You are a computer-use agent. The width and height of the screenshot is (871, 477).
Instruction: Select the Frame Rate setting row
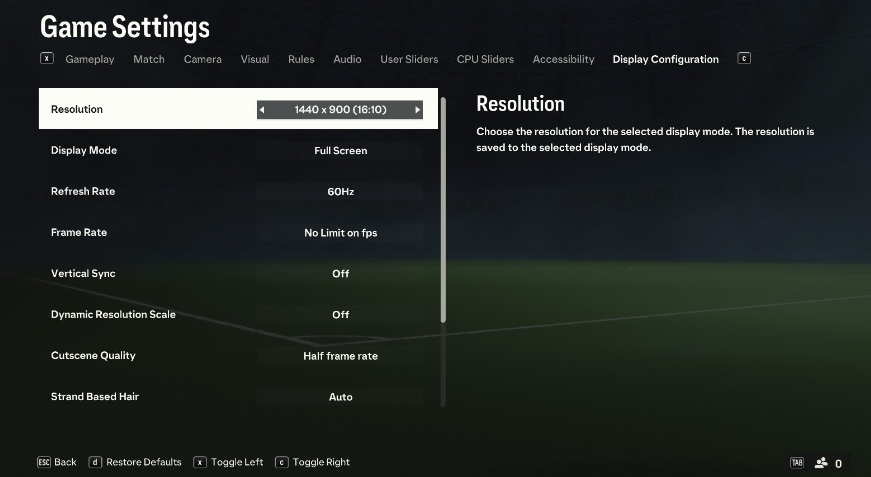pos(238,233)
